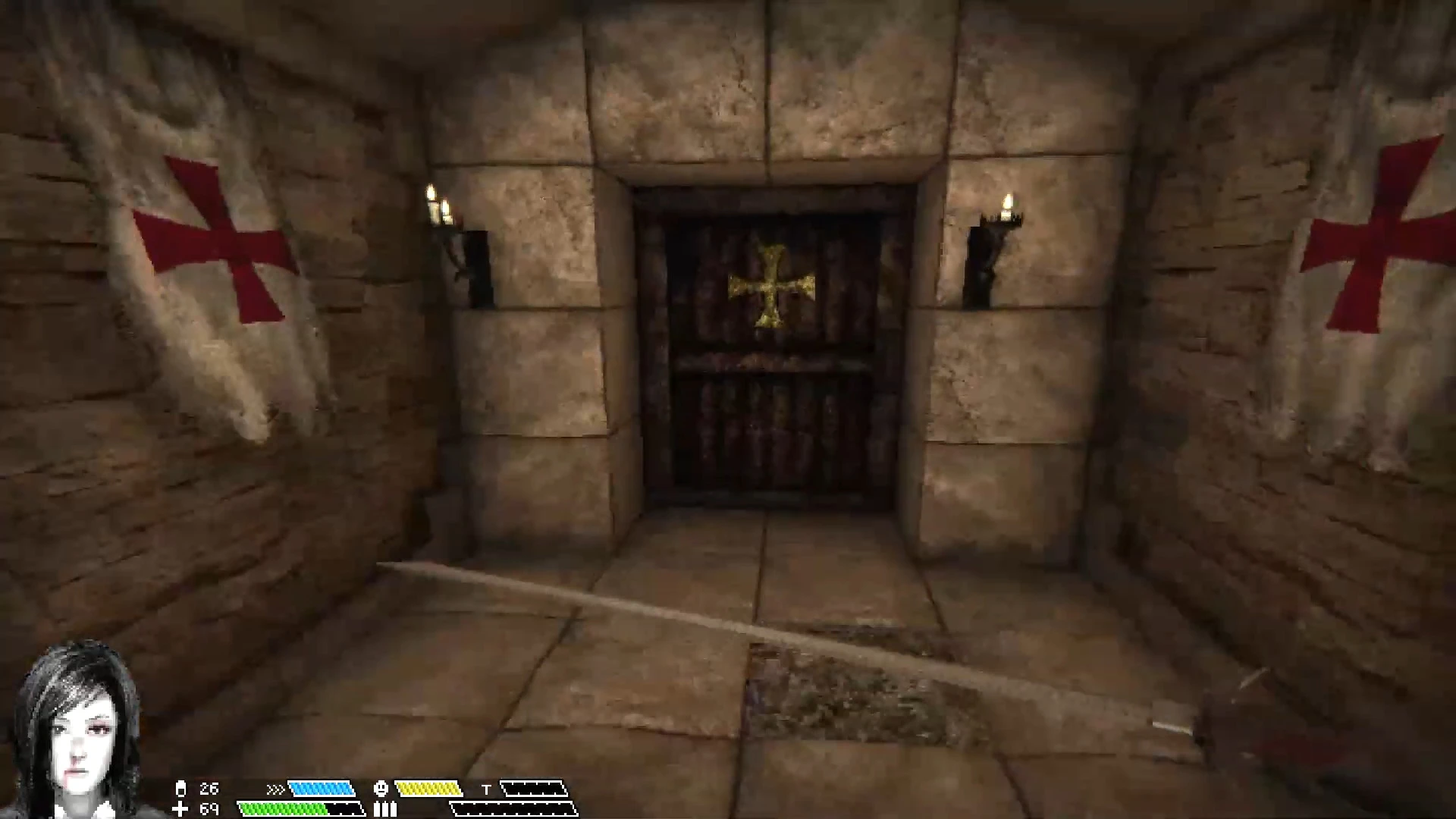This screenshot has width=1456, height=819.
Task: Click the triple chevron stamina icon
Action: 277,789
